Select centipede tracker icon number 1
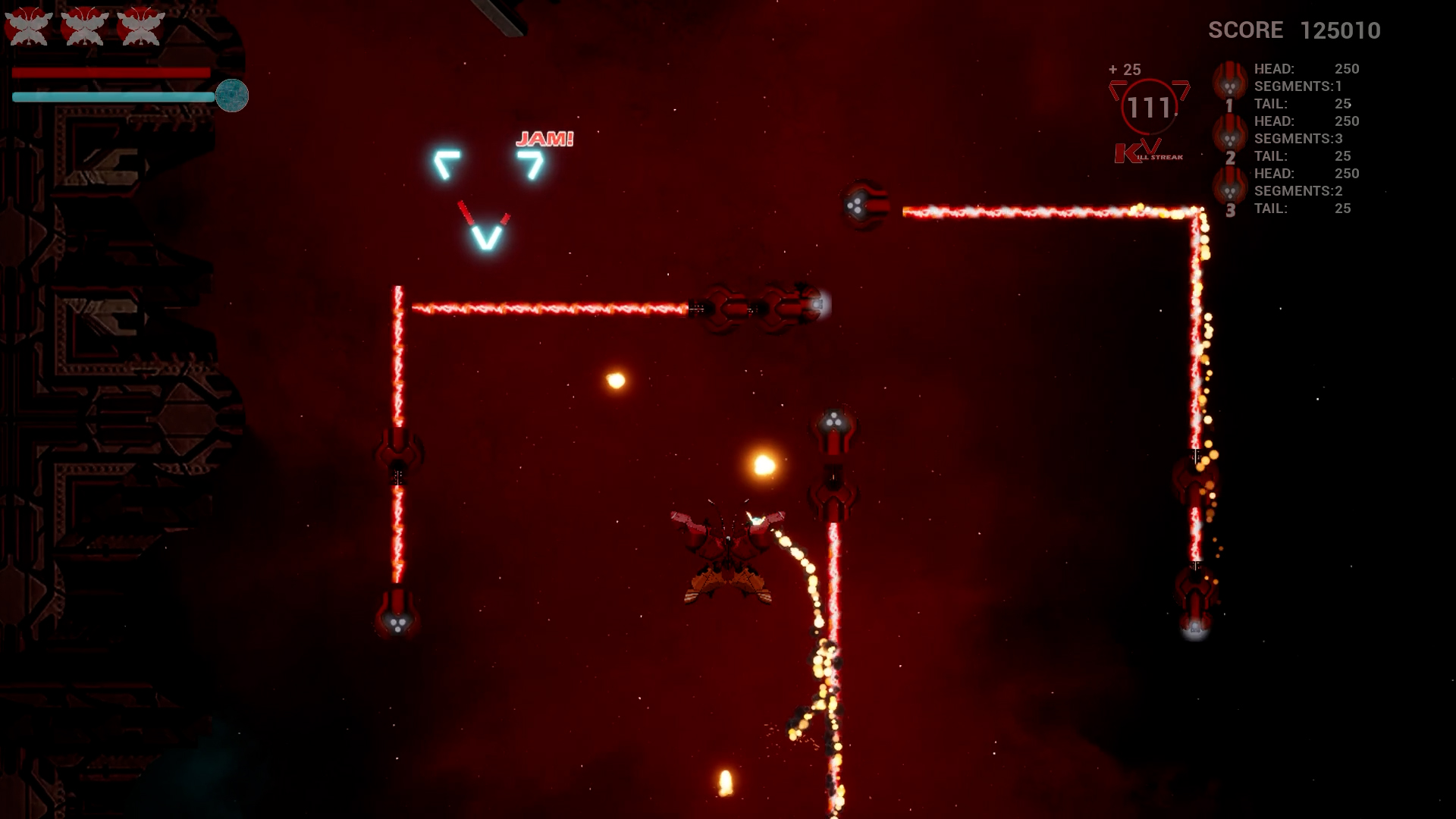Viewport: 1456px width, 819px height. [x=1229, y=84]
